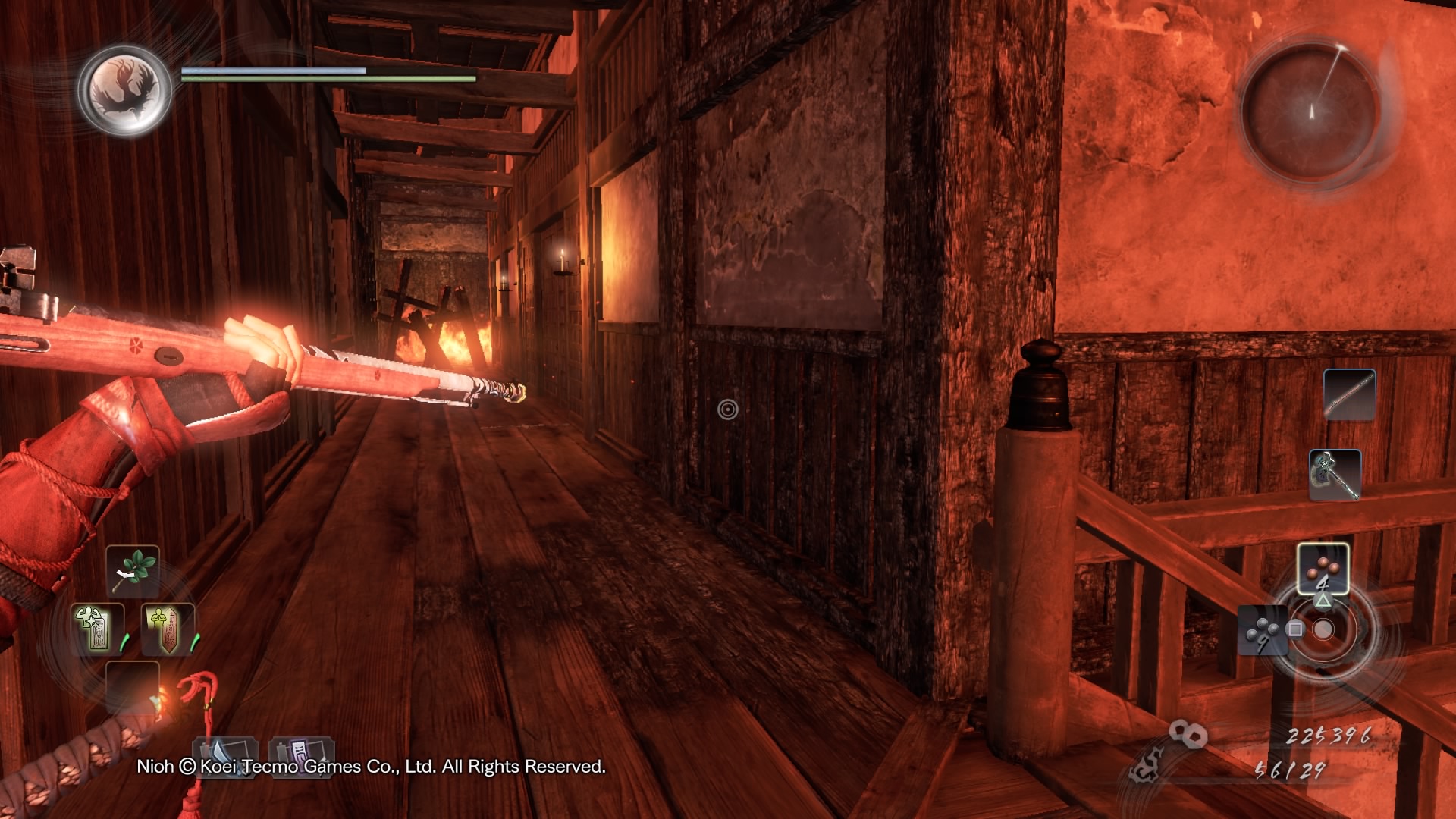This screenshot has width=1456, height=819.
Task: Click the blade status effect icon
Action: coord(225,753)
